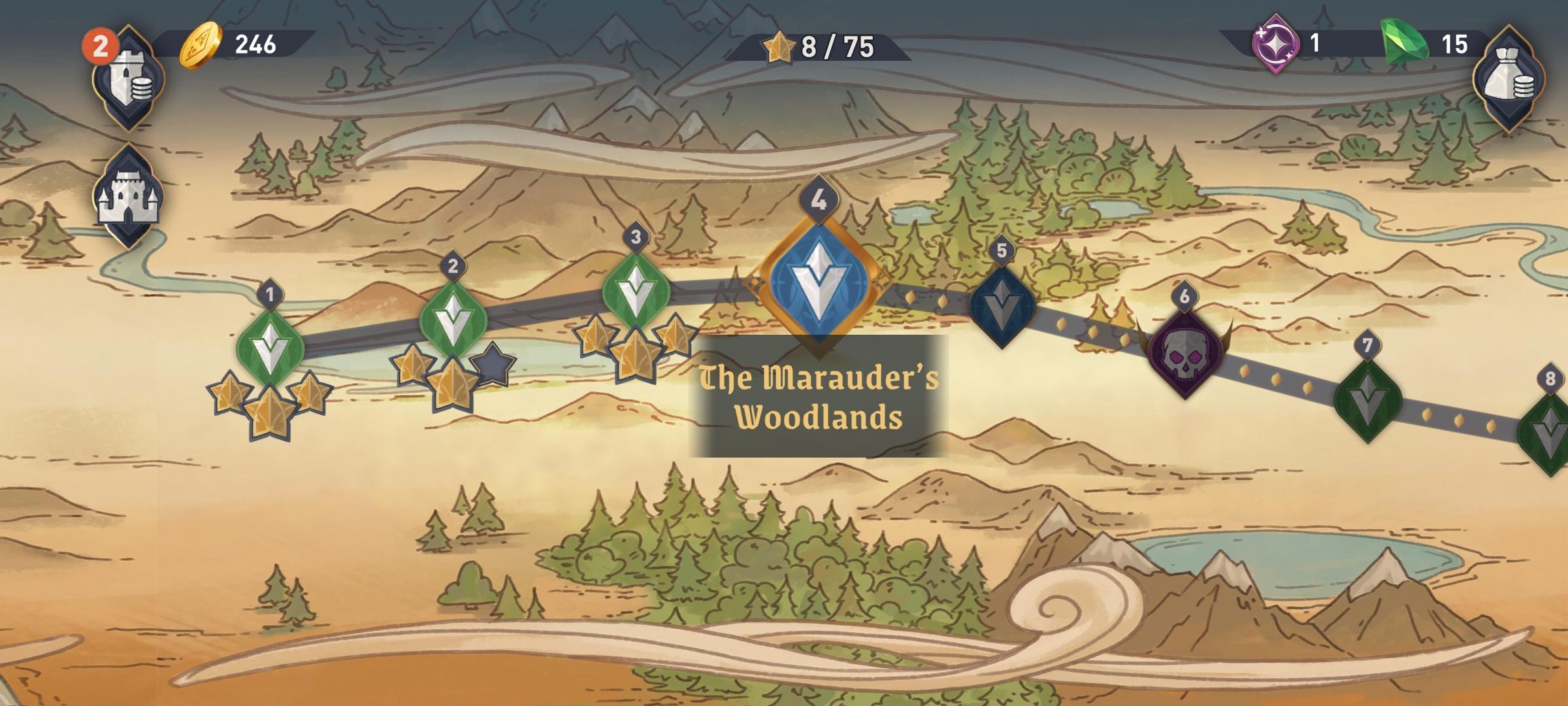Viewport: 1568px width, 706px height.
Task: Replay completed level 1 node
Action: (x=270, y=348)
